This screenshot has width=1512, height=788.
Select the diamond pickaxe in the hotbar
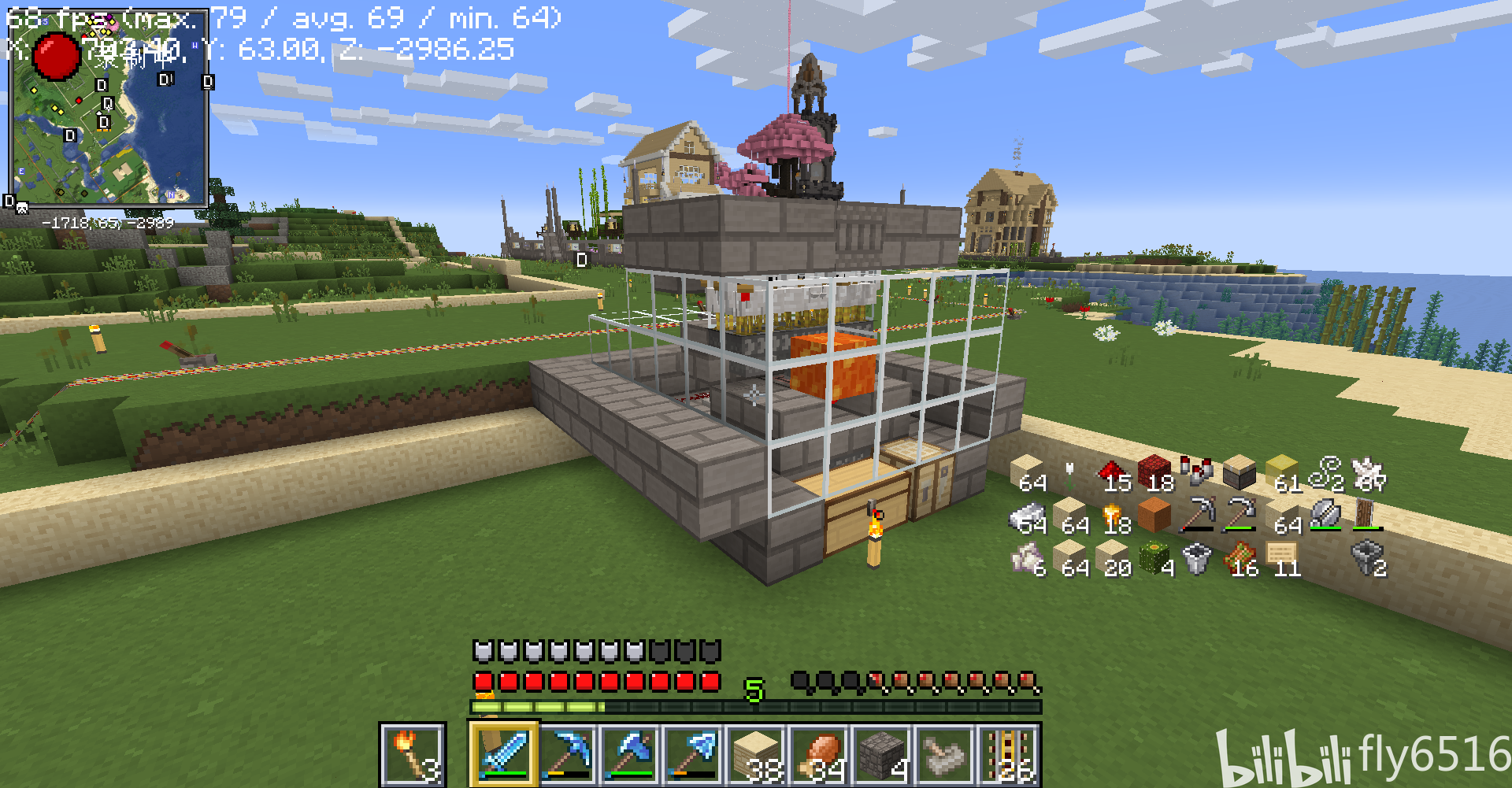tap(568, 753)
